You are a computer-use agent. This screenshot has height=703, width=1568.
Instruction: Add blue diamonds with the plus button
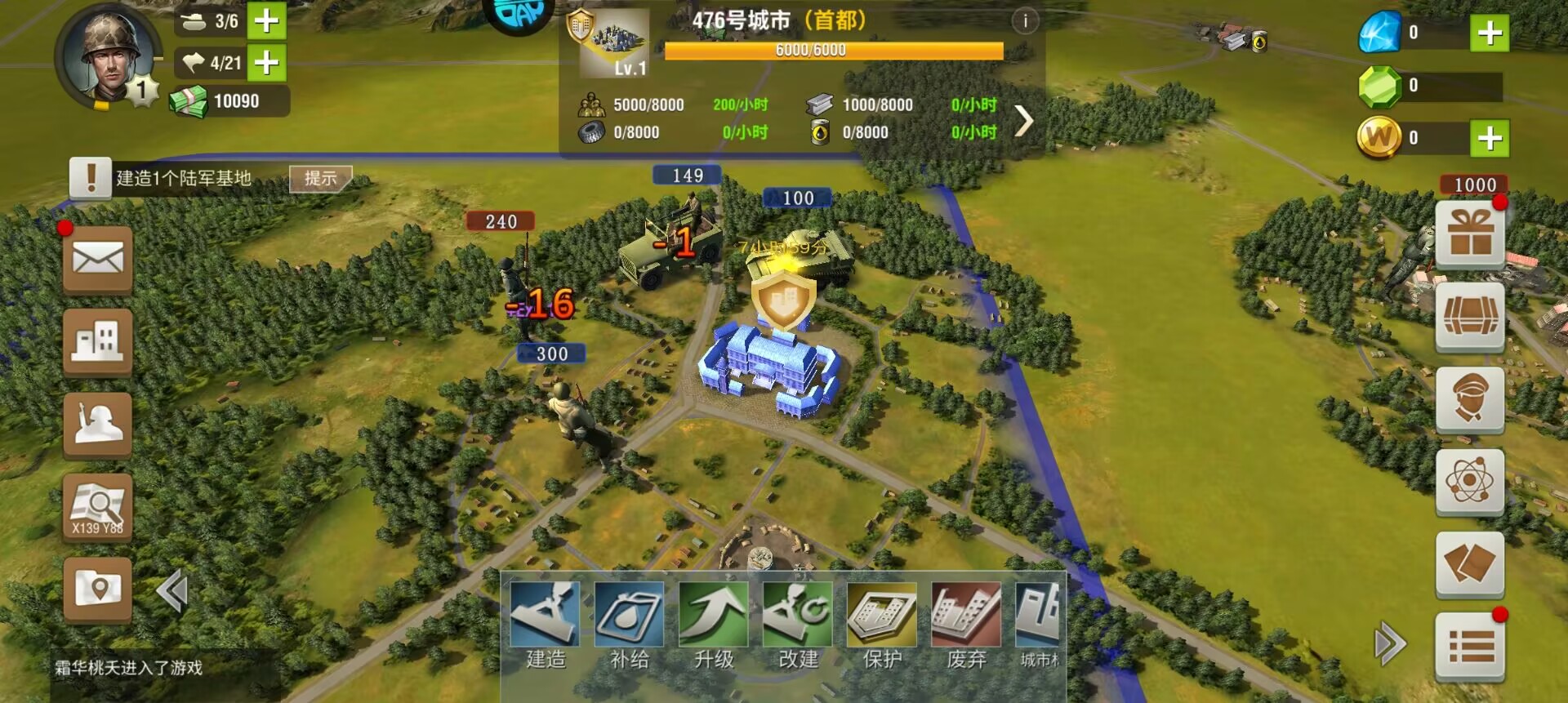(1490, 33)
